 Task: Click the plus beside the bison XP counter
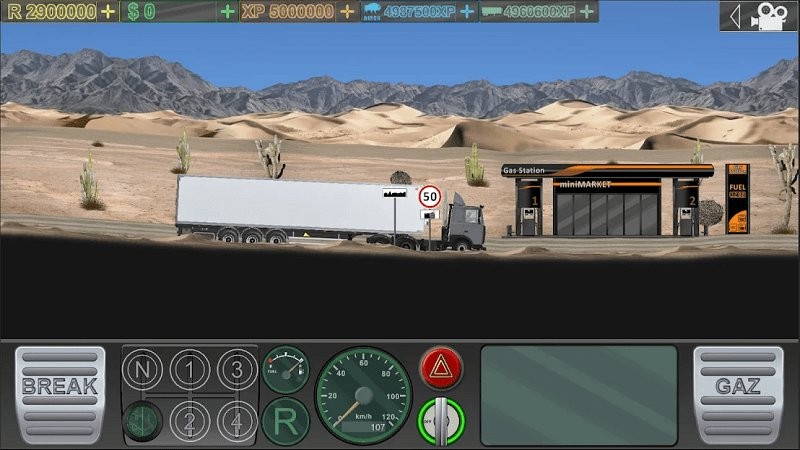[467, 12]
